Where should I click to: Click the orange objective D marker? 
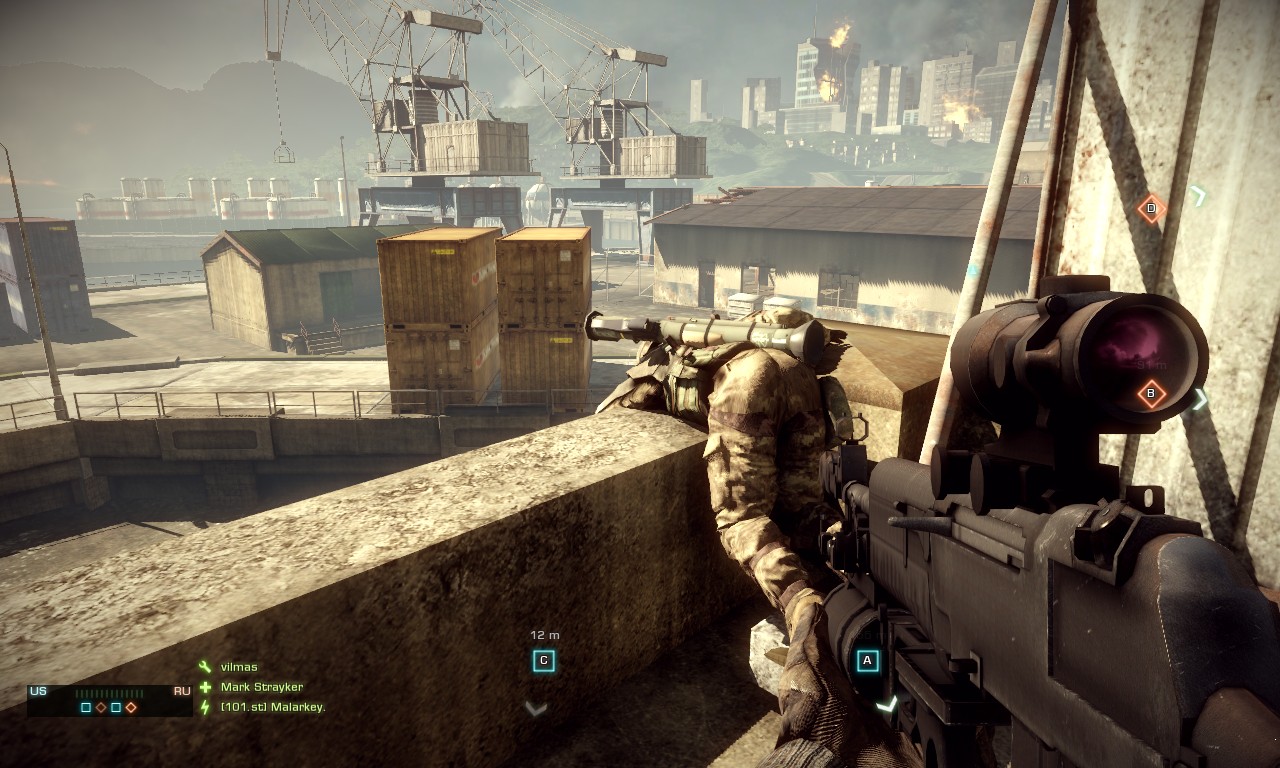click(x=1151, y=208)
